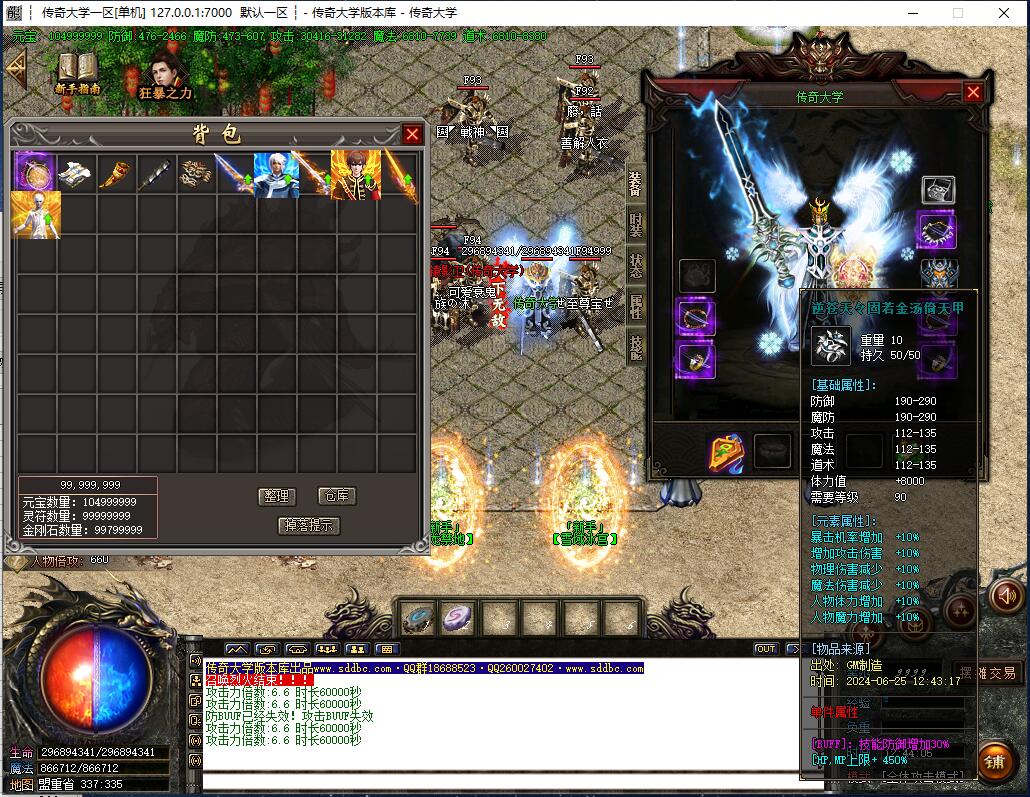Activate the 狂暴之力 berserk power icon

coord(165,75)
